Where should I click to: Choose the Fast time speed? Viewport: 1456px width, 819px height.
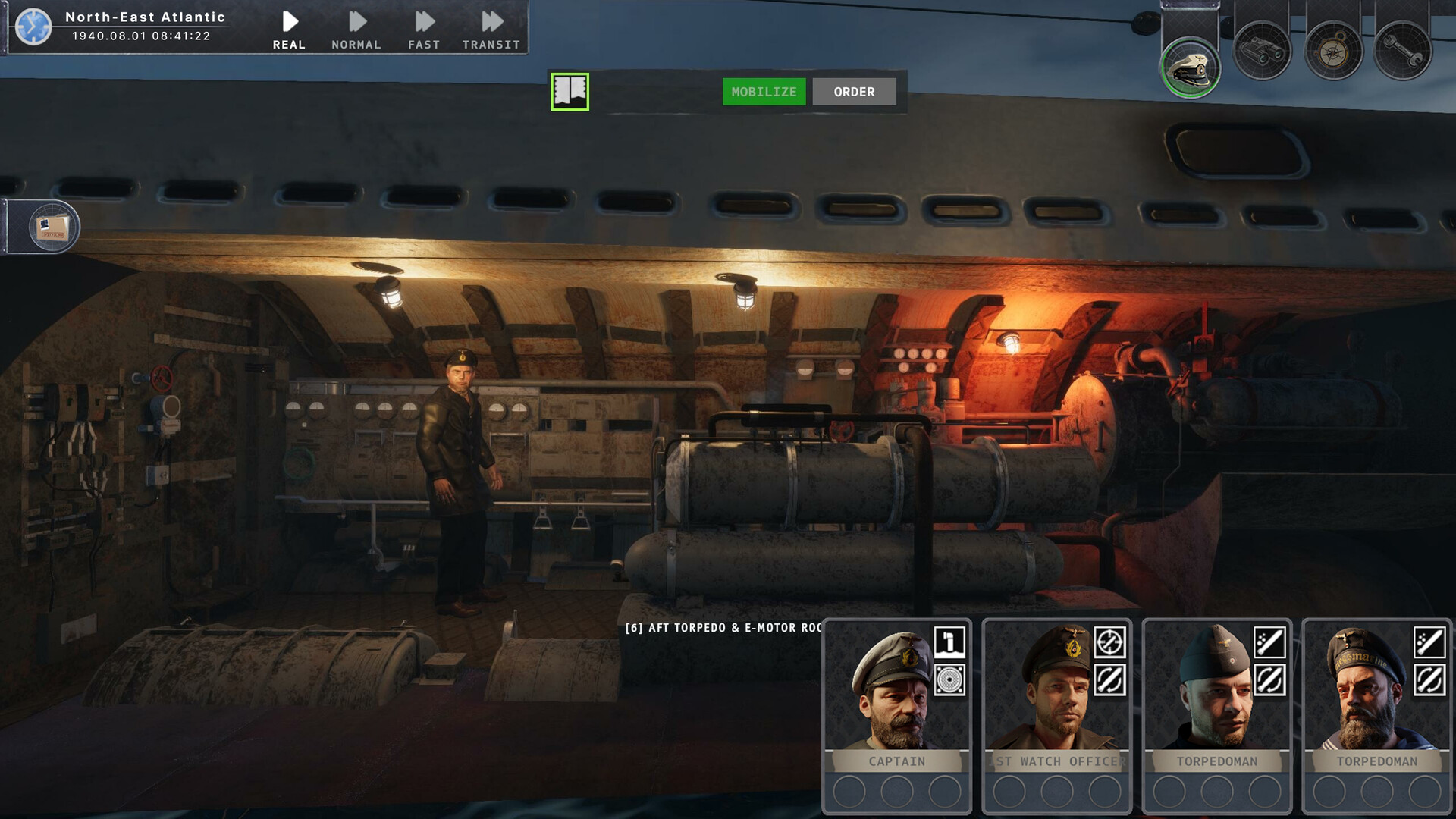pyautogui.click(x=424, y=30)
